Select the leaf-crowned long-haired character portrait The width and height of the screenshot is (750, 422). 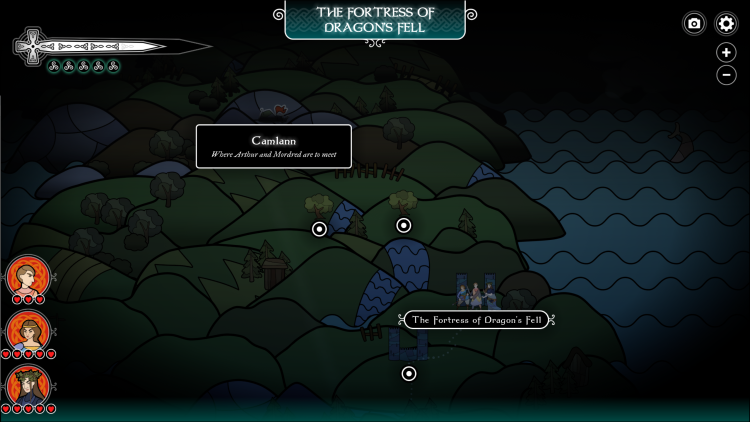pyautogui.click(x=27, y=386)
